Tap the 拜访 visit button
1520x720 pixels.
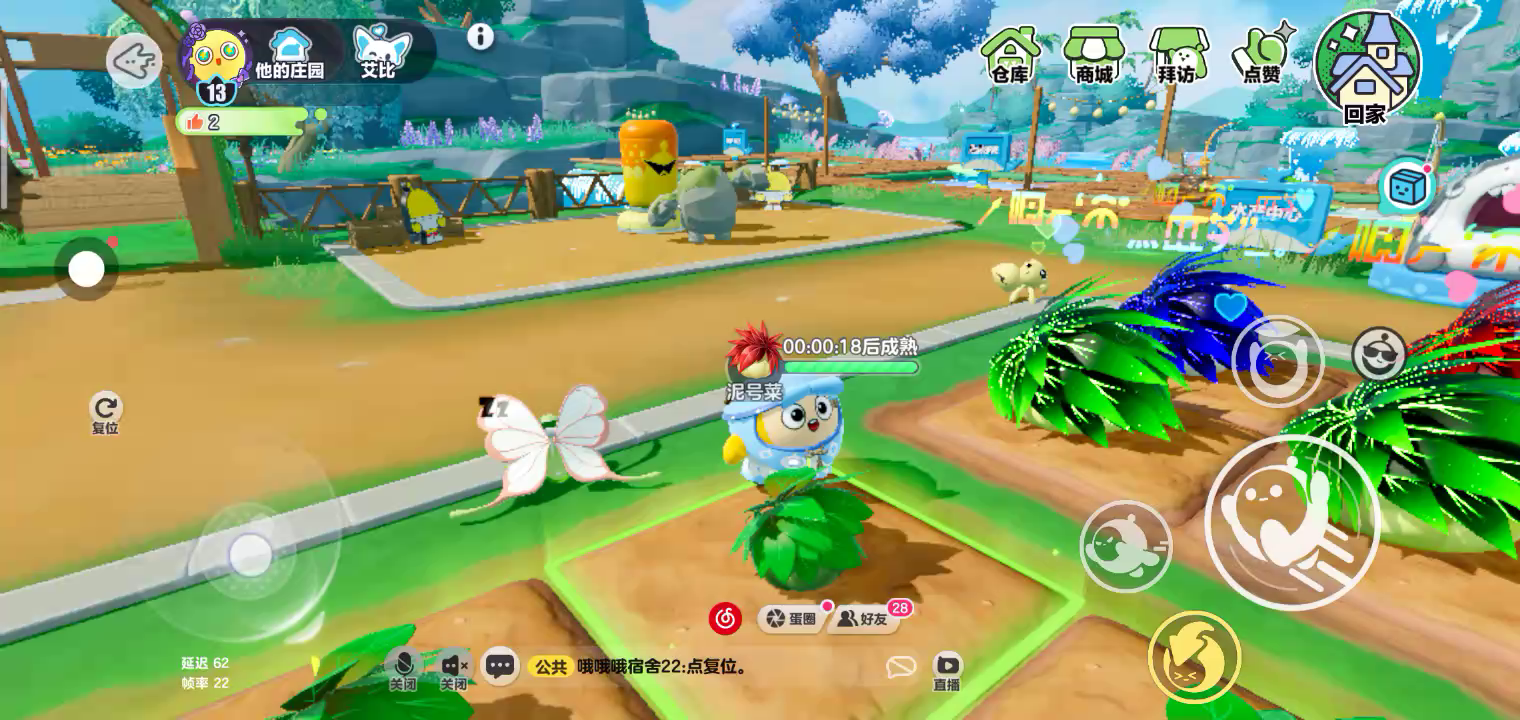pos(1178,55)
